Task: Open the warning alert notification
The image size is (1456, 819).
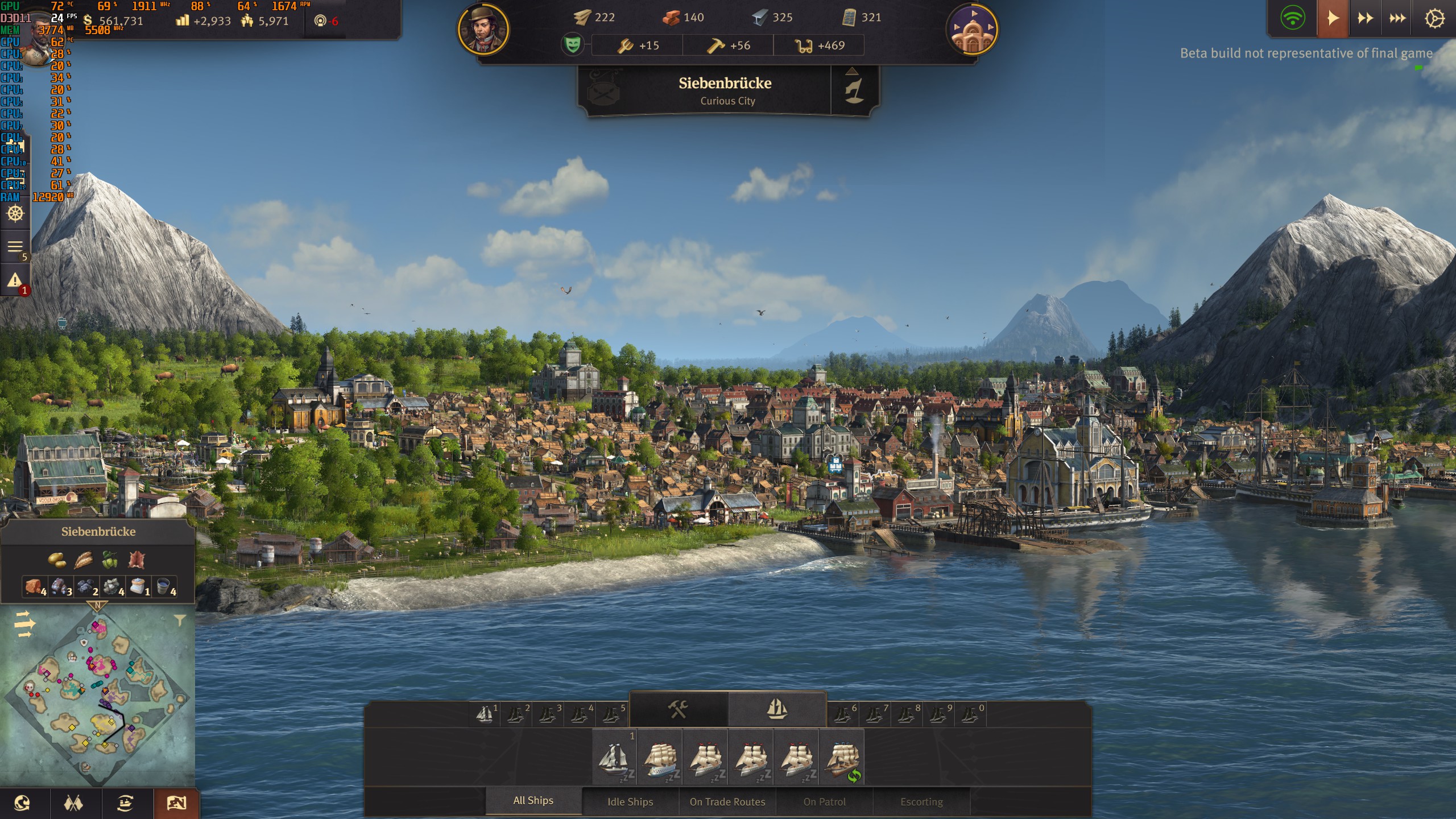Action: tap(15, 280)
